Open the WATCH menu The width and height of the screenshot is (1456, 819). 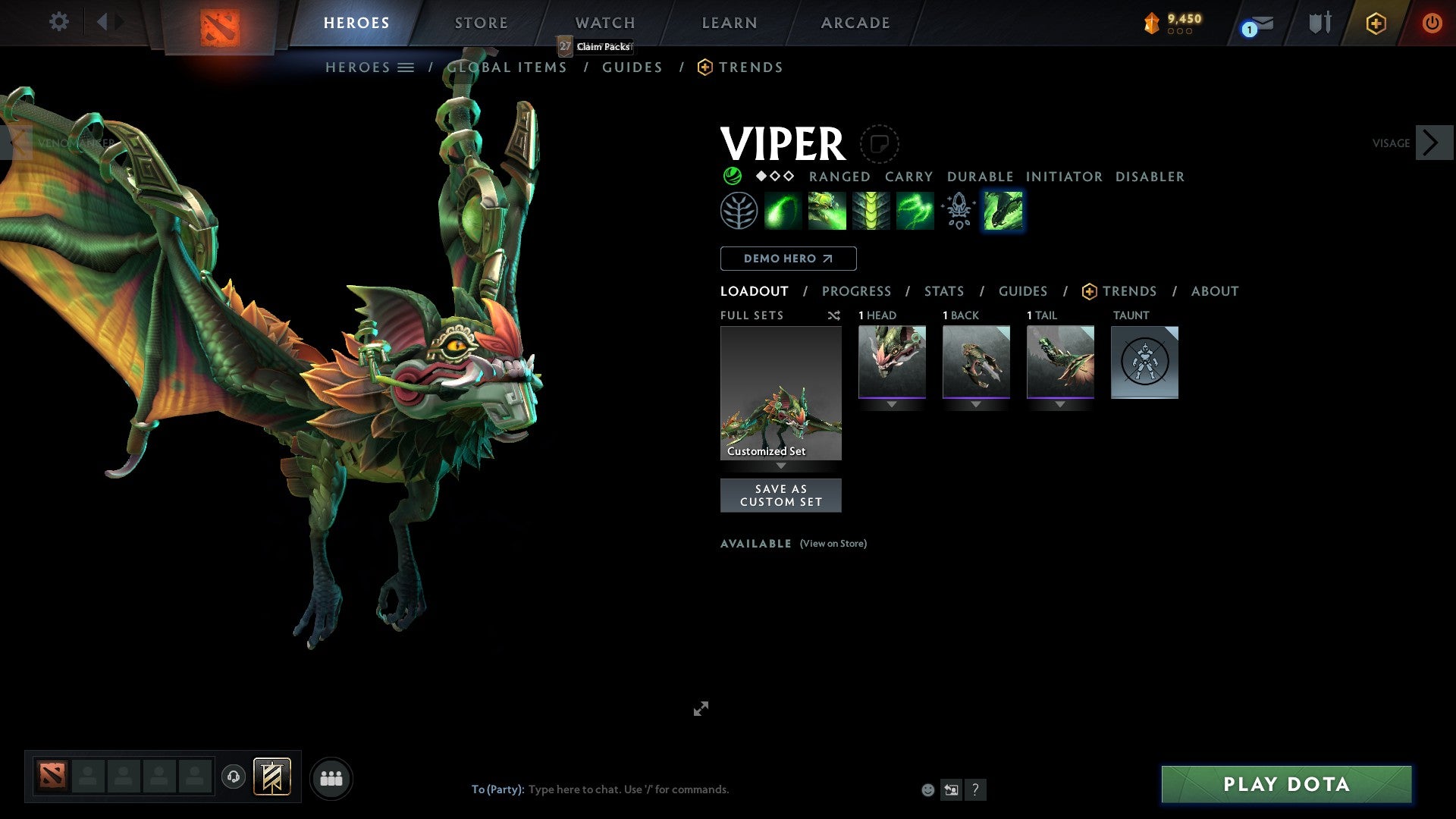[604, 22]
